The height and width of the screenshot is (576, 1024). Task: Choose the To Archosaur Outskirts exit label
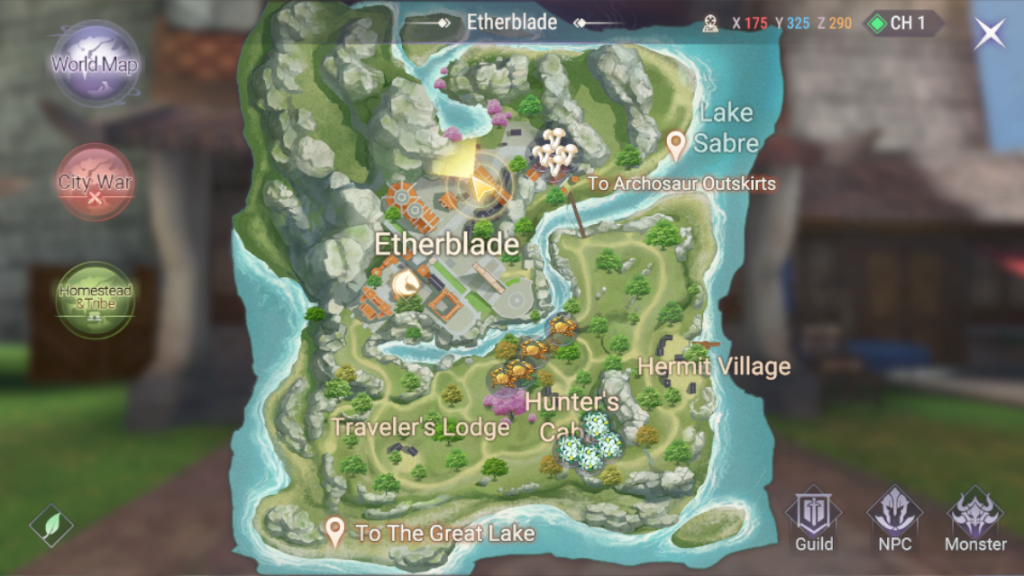click(681, 184)
